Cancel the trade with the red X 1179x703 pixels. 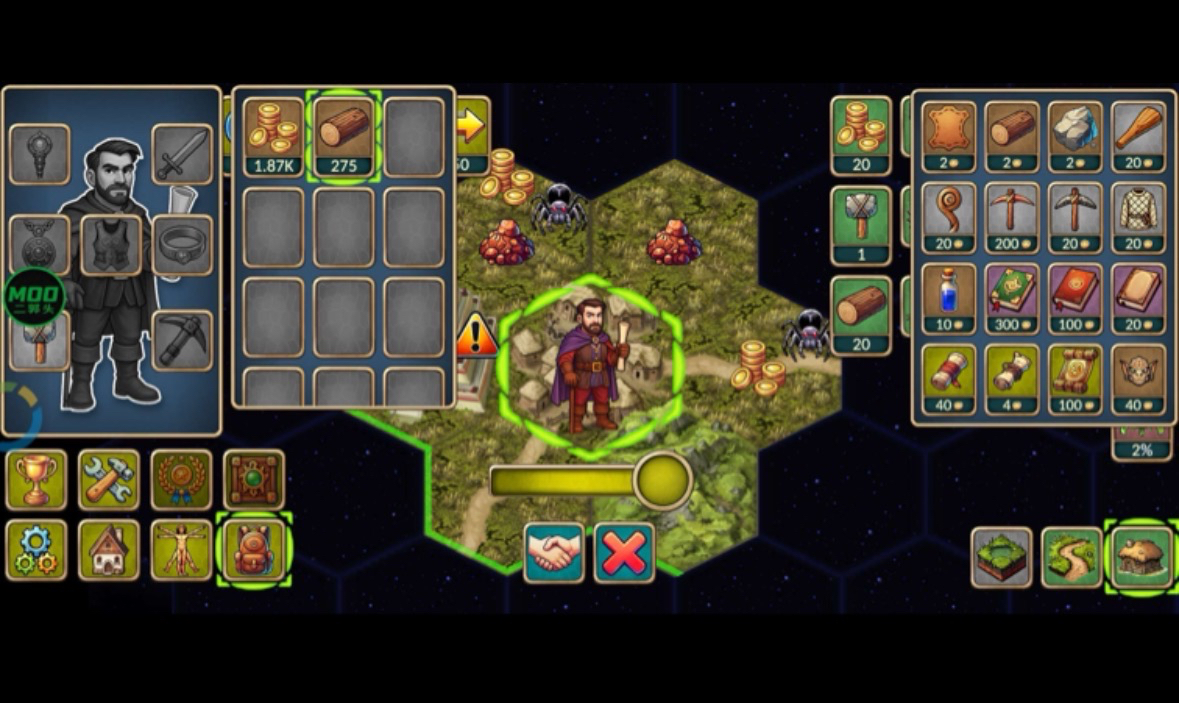tap(624, 552)
